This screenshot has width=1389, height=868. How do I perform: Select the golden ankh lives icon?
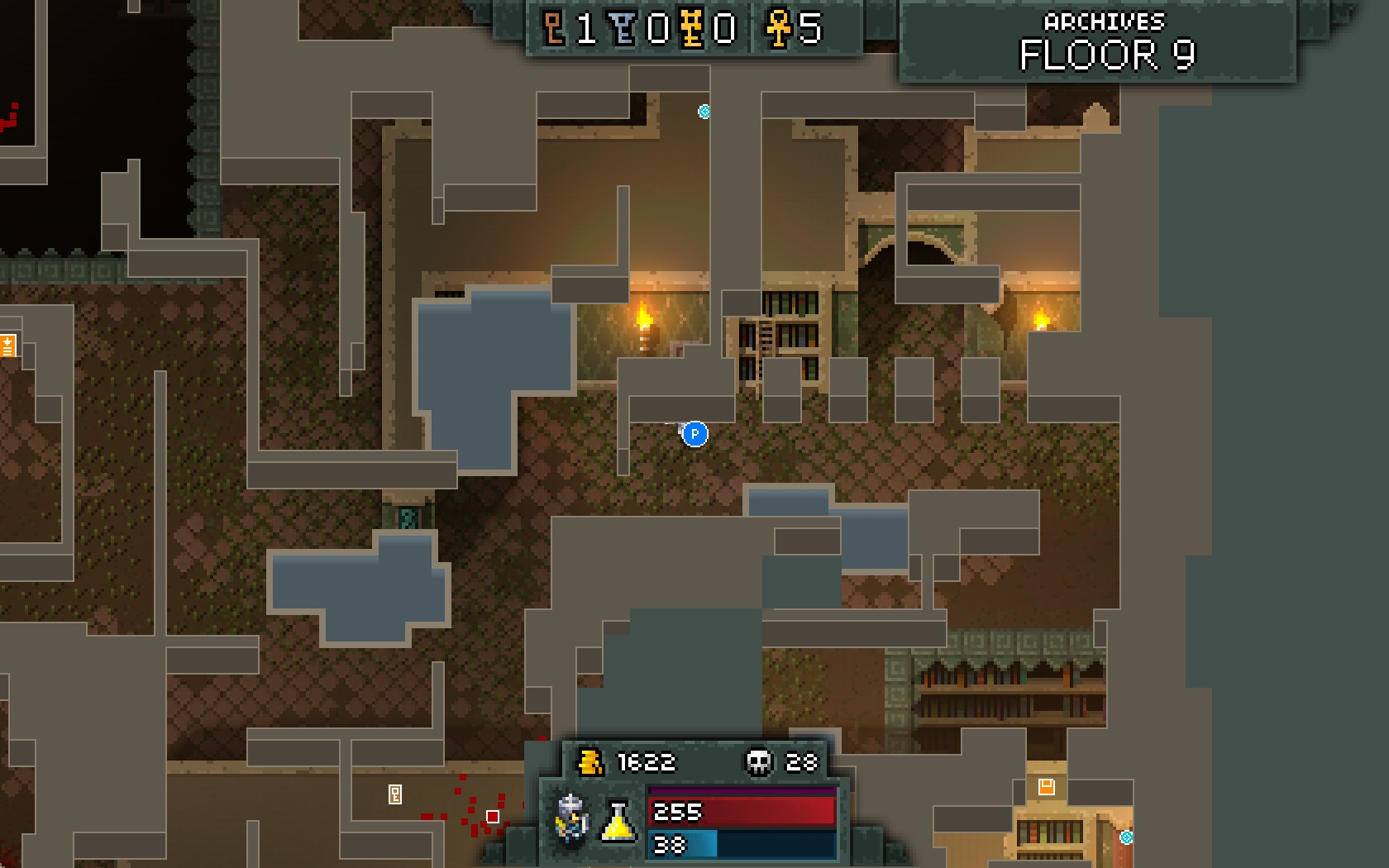tap(778, 29)
